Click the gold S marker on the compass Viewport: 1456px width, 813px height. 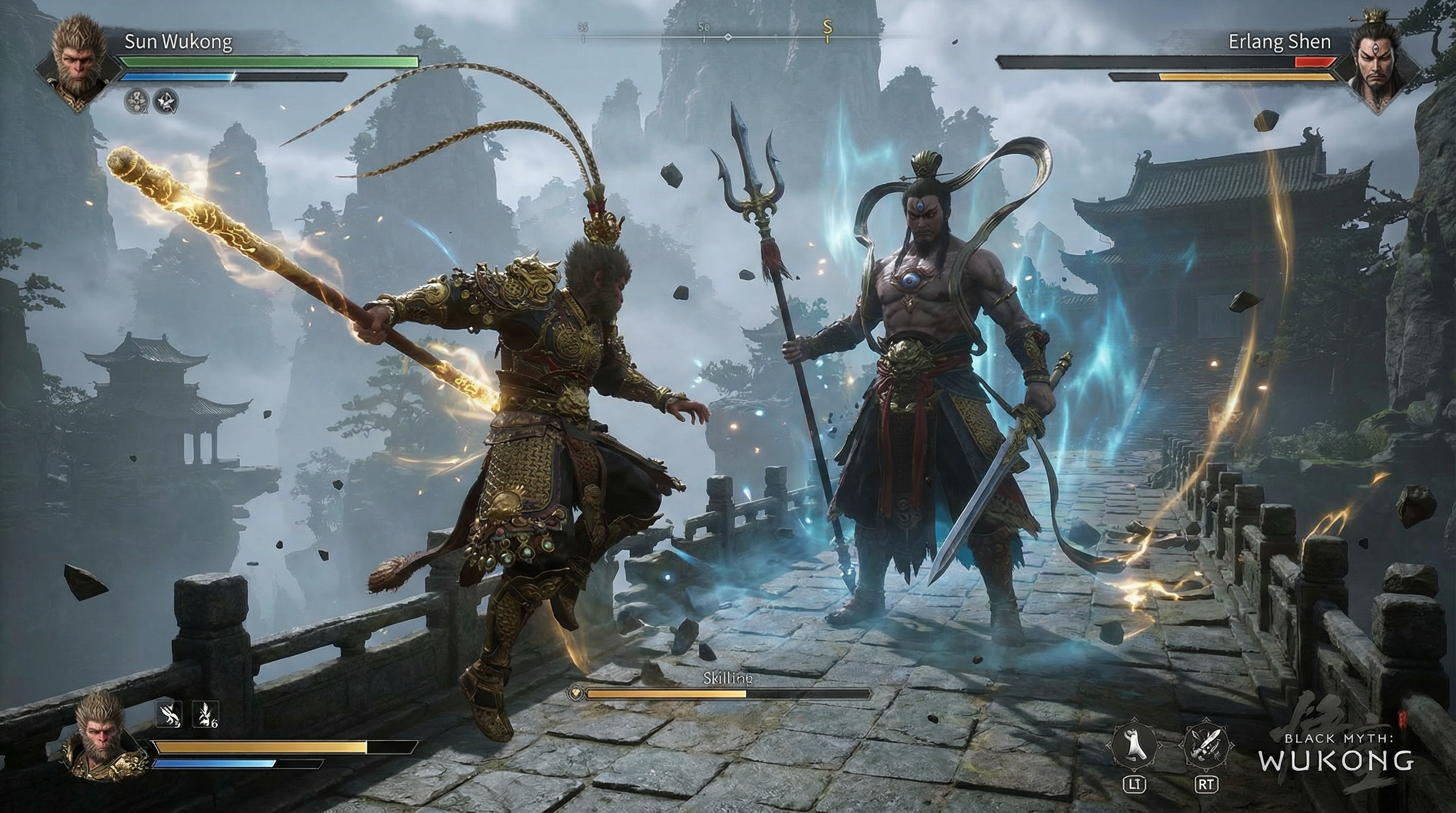[x=827, y=30]
